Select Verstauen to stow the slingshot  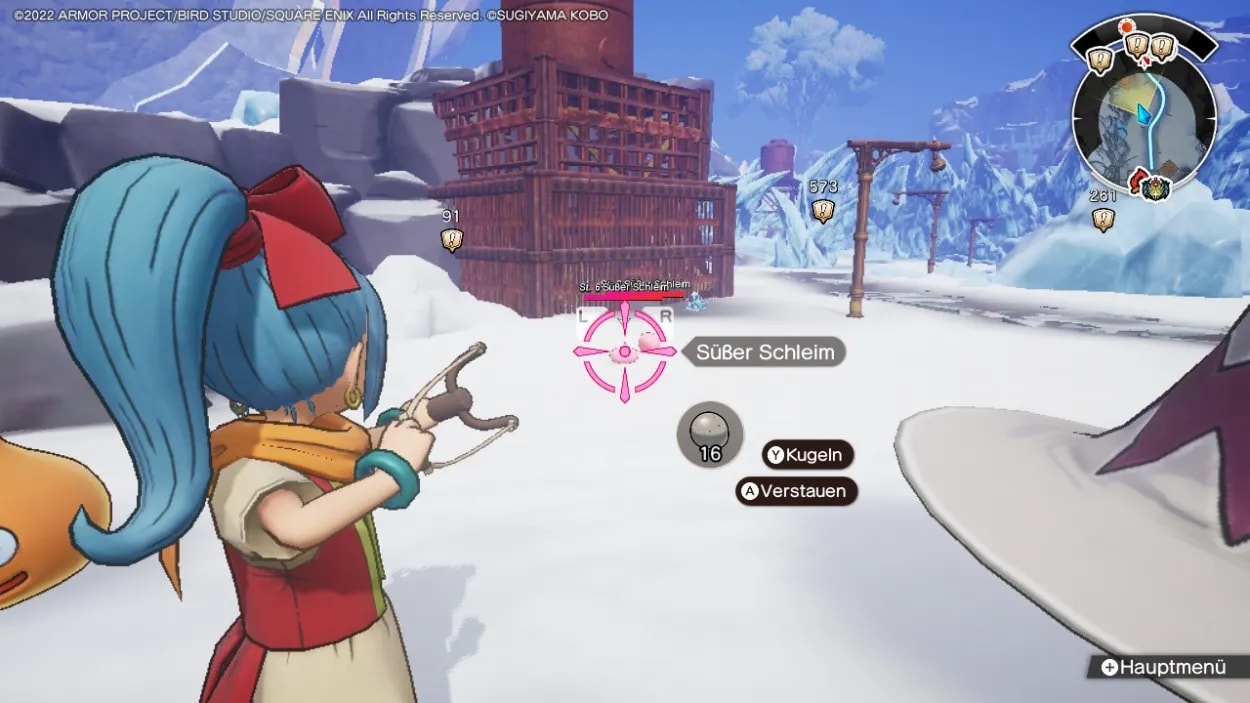click(797, 491)
